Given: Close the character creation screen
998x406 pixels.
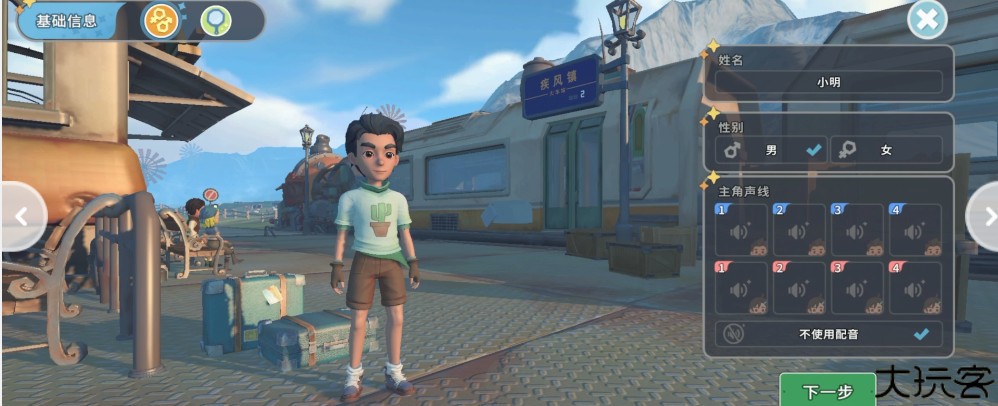Looking at the screenshot, I should pos(927,20).
